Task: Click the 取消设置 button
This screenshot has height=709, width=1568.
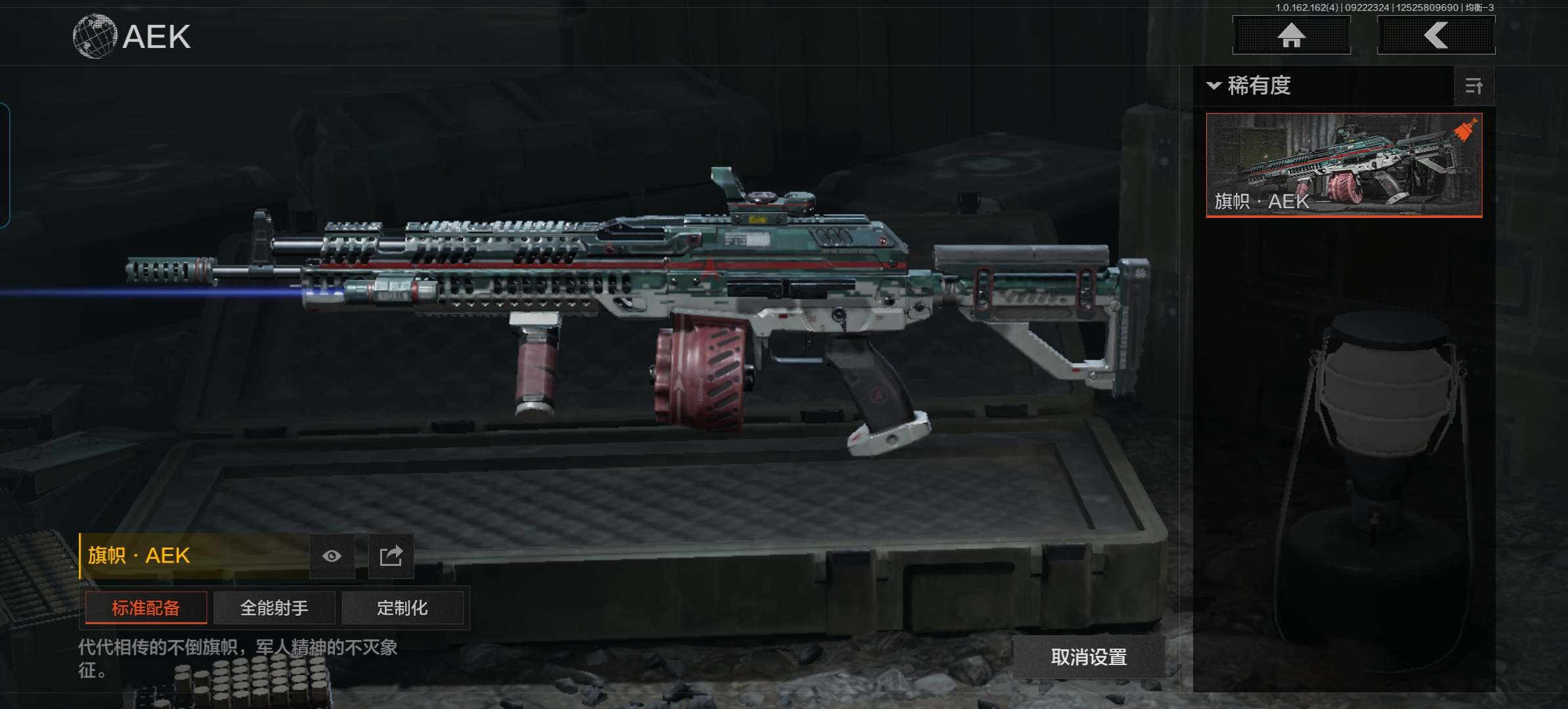Action: click(x=1089, y=656)
